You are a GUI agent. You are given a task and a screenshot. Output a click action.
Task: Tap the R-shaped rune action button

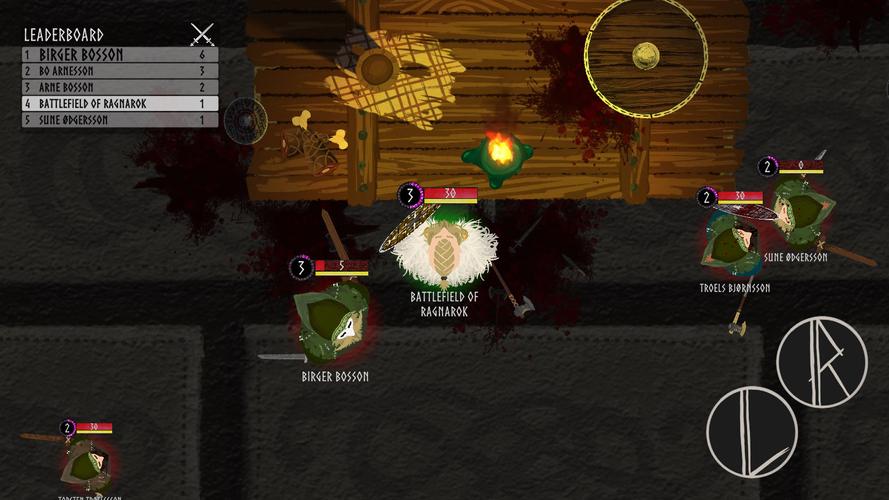[x=821, y=361]
